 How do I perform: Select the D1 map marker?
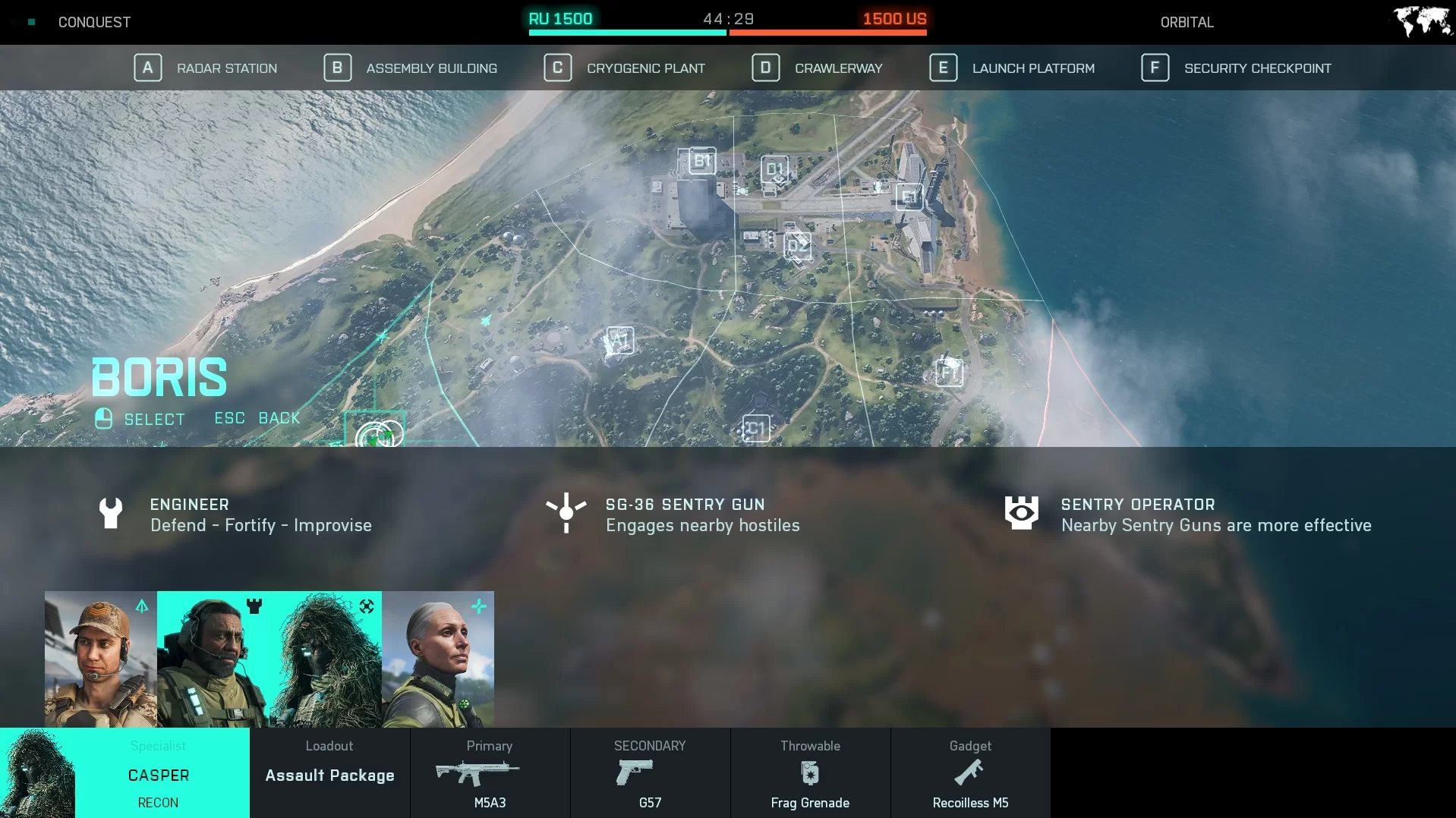click(x=775, y=168)
